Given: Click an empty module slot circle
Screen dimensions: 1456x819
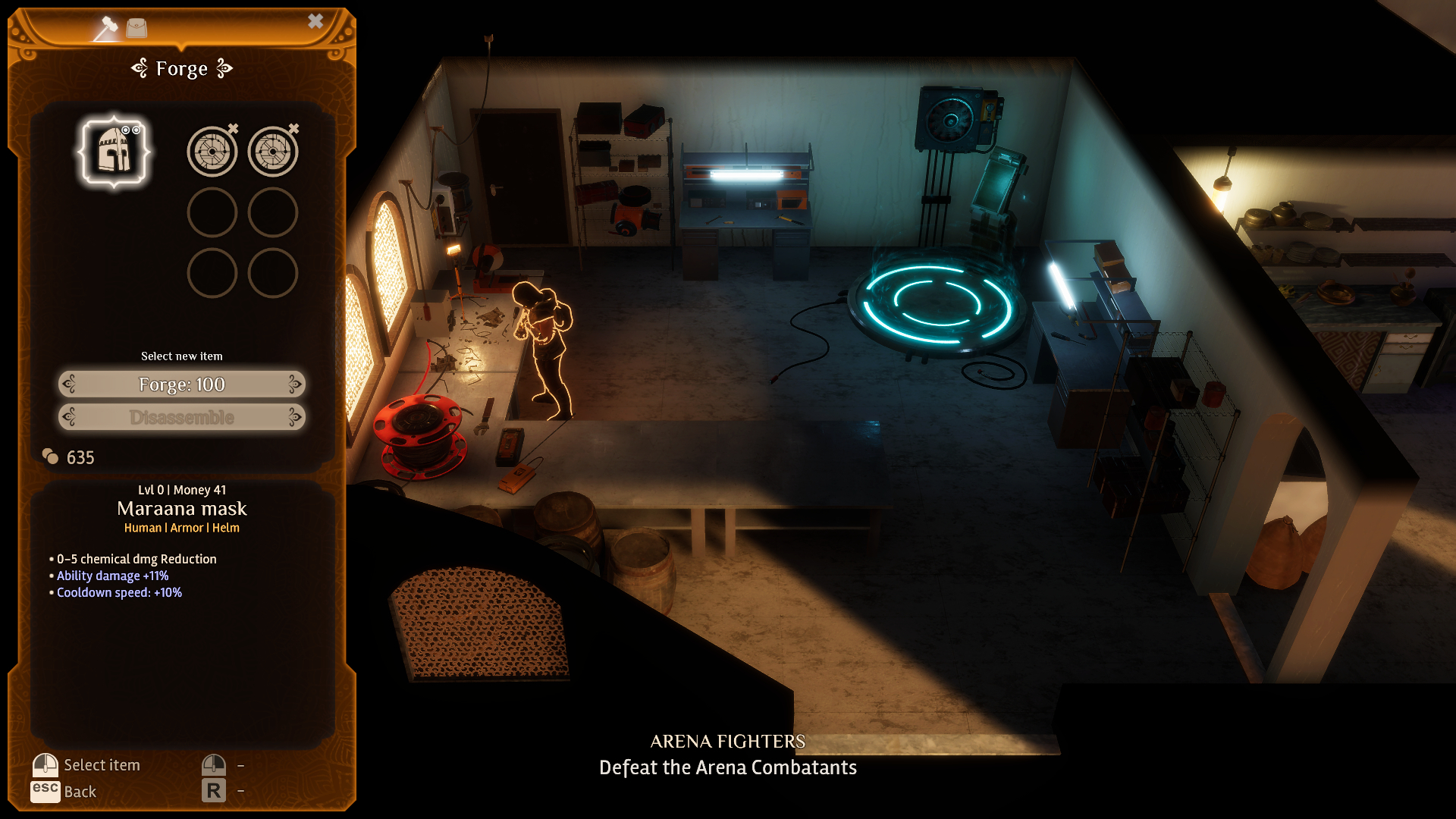Looking at the screenshot, I should 213,213.
